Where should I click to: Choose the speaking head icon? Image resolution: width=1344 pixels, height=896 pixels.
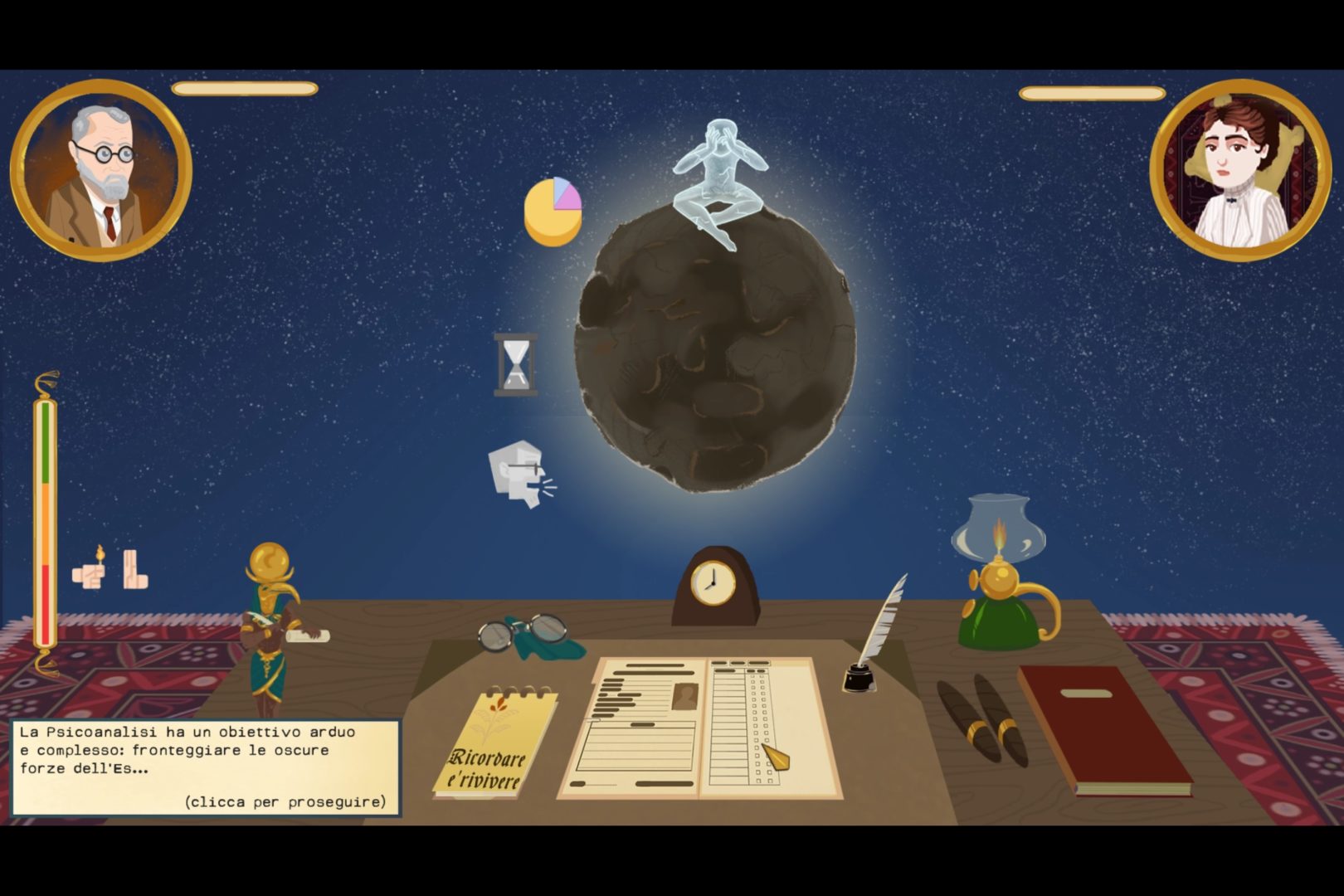click(519, 475)
